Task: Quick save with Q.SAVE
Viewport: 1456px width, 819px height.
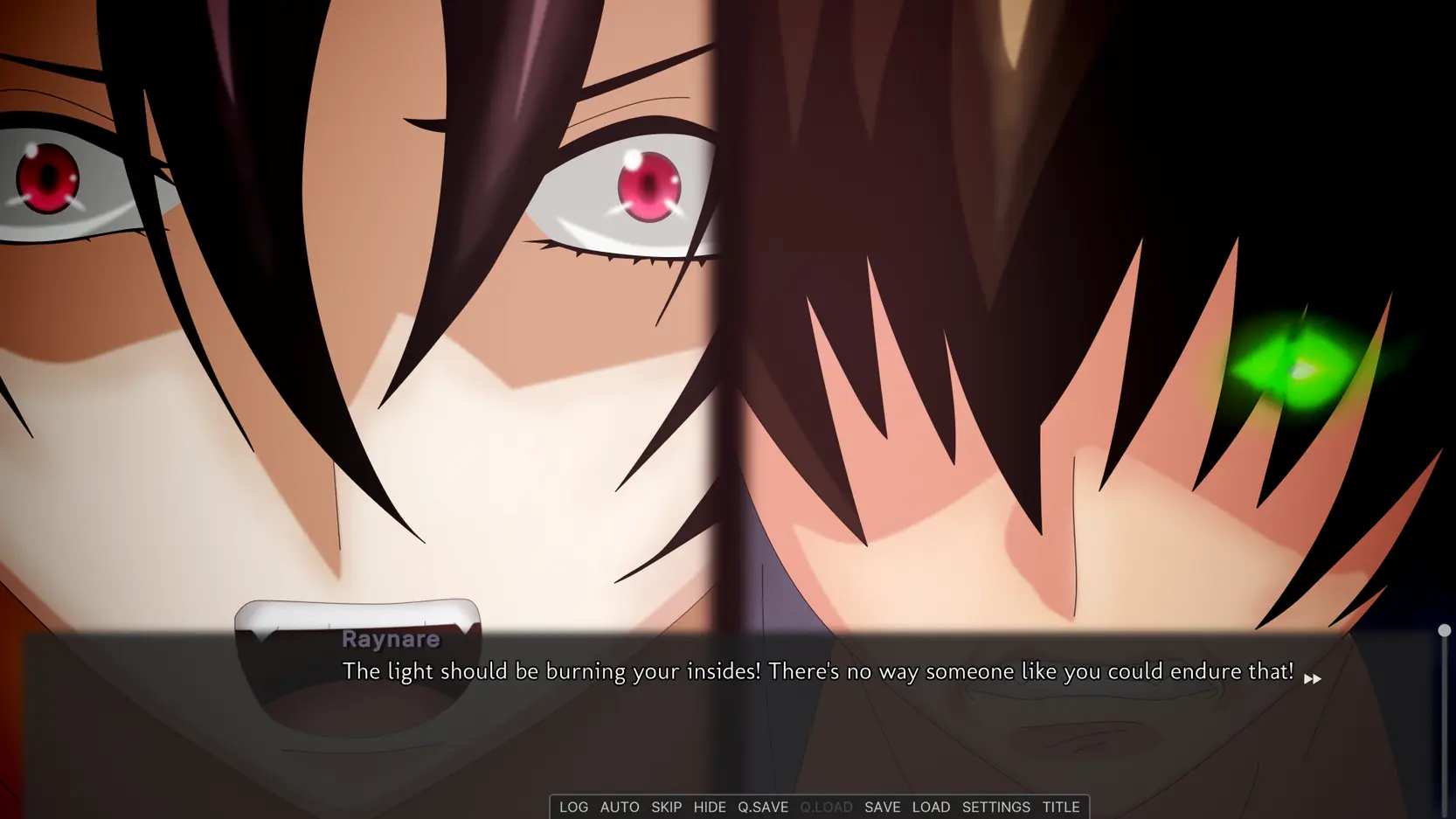Action: 763,807
